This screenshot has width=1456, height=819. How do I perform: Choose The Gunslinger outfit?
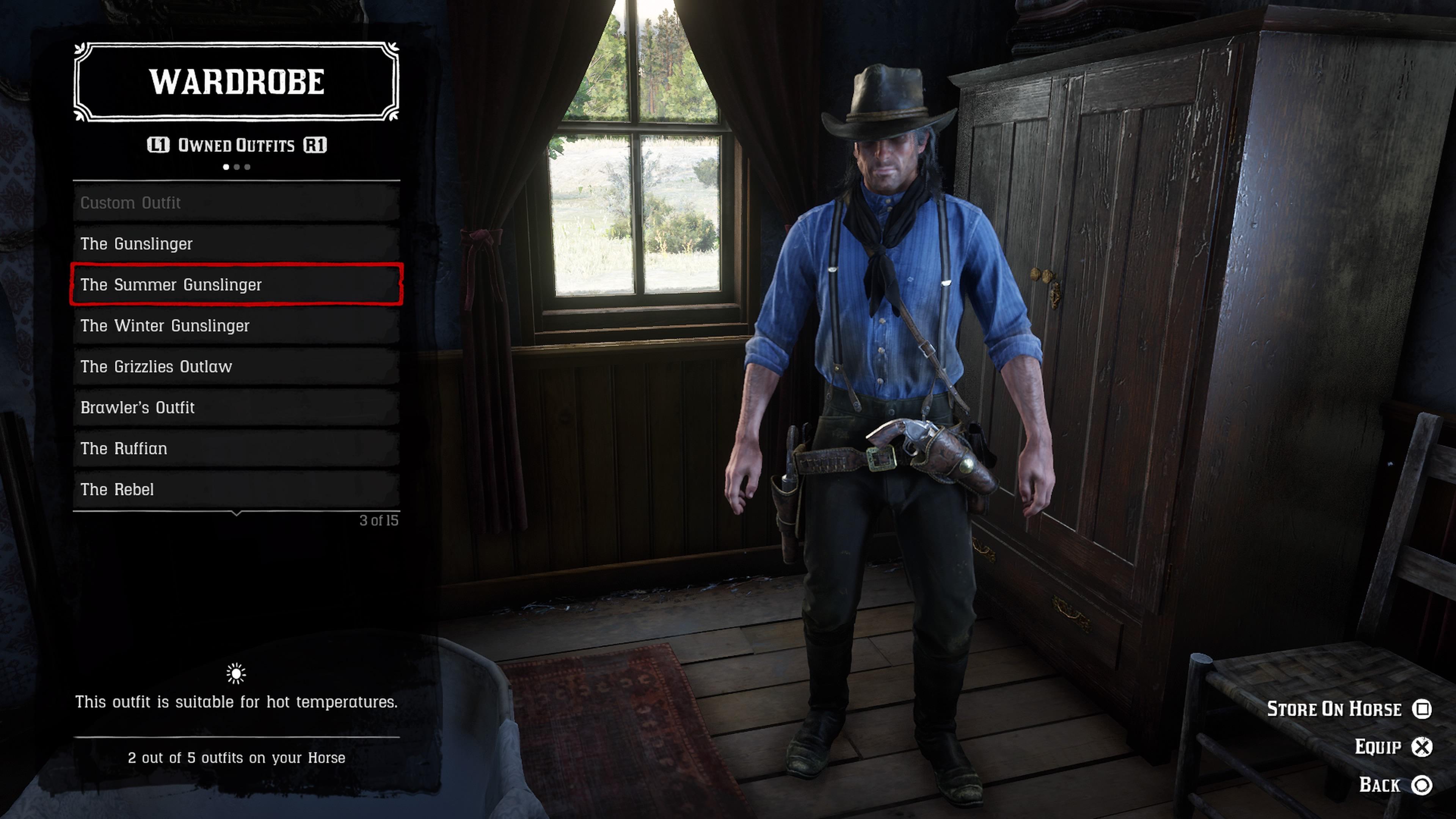tap(236, 243)
